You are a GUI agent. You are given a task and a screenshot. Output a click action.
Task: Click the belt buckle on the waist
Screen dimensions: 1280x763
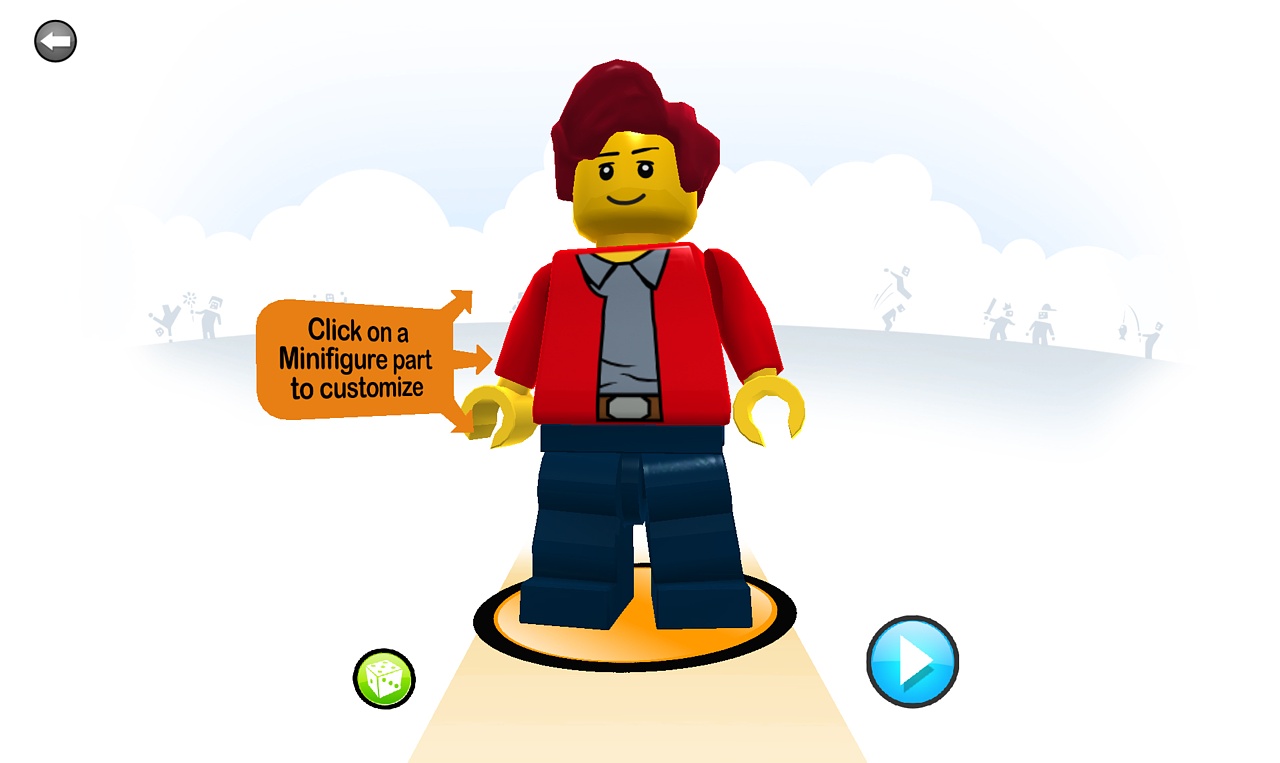coord(630,410)
